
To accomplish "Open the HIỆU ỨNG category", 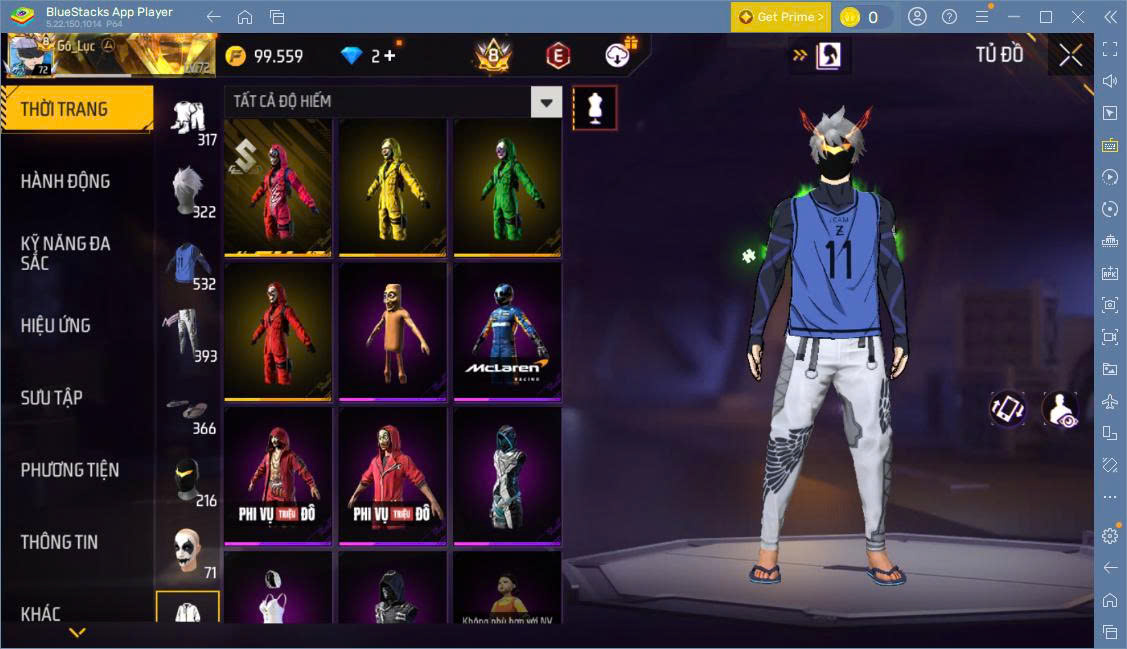I will [56, 325].
